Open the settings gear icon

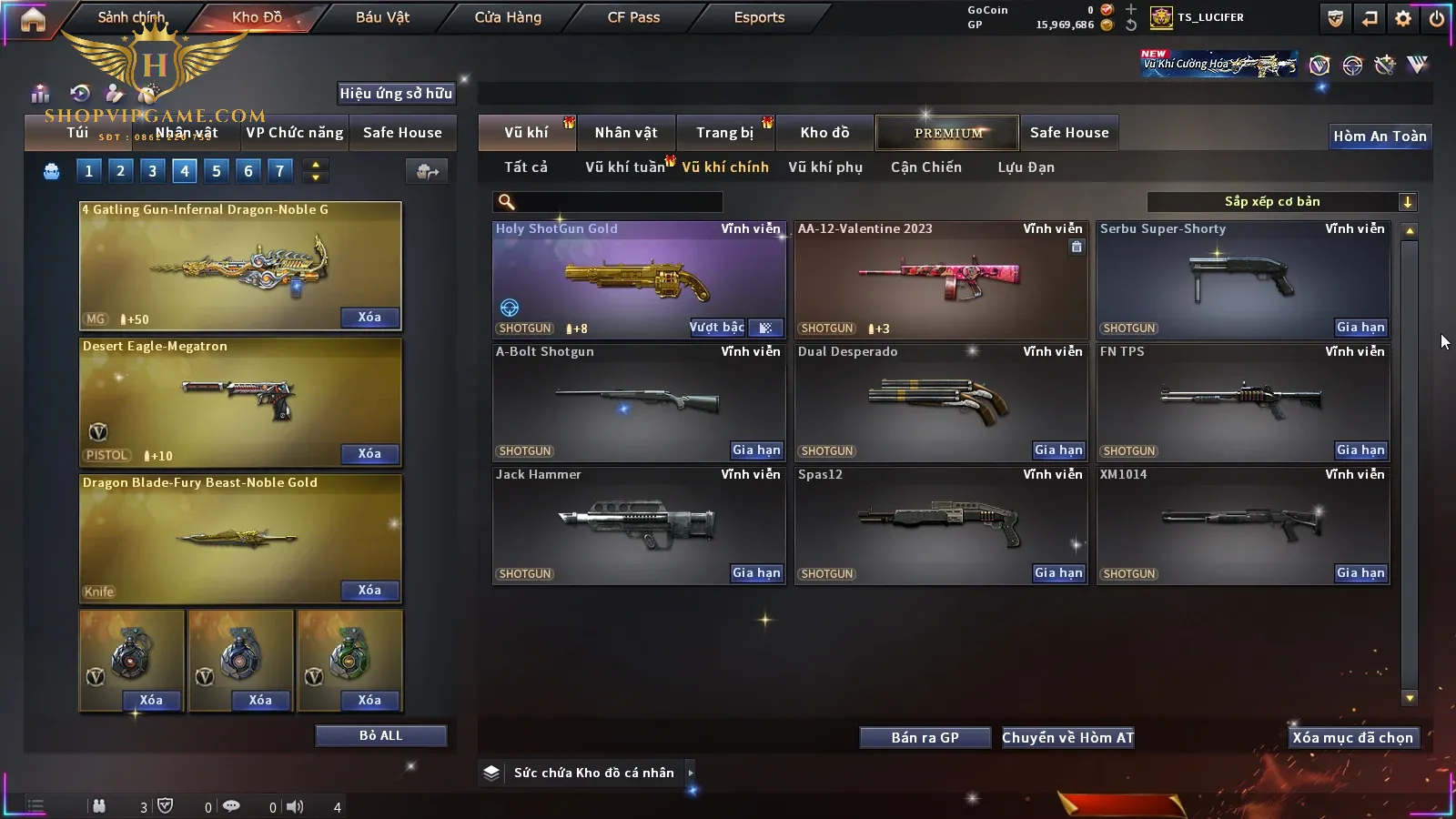coord(1403,18)
